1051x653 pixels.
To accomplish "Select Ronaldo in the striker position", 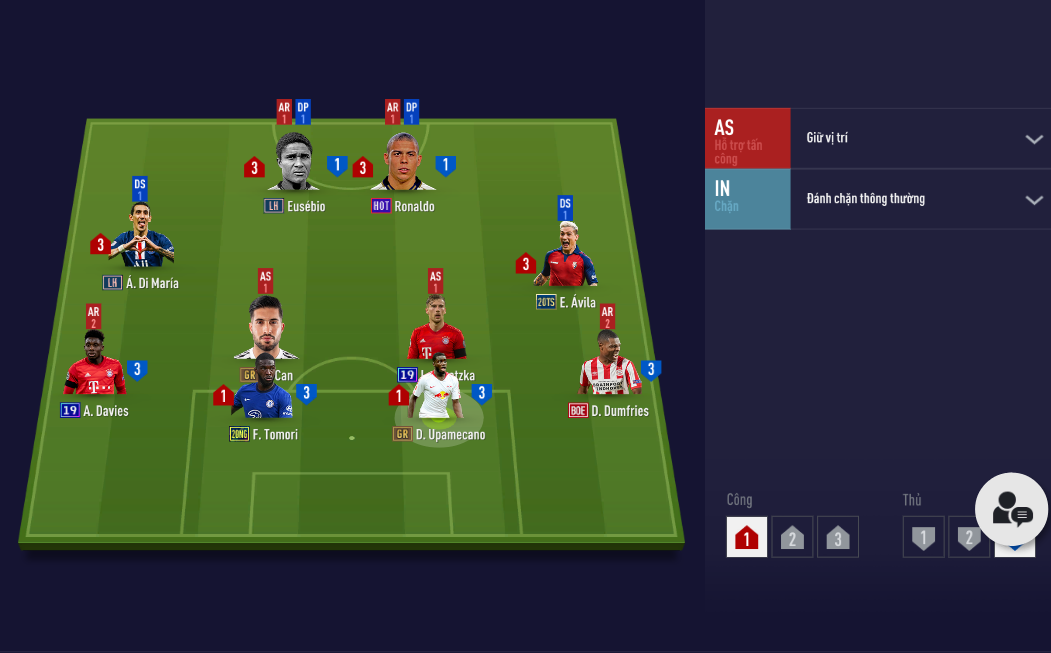I will [402, 163].
